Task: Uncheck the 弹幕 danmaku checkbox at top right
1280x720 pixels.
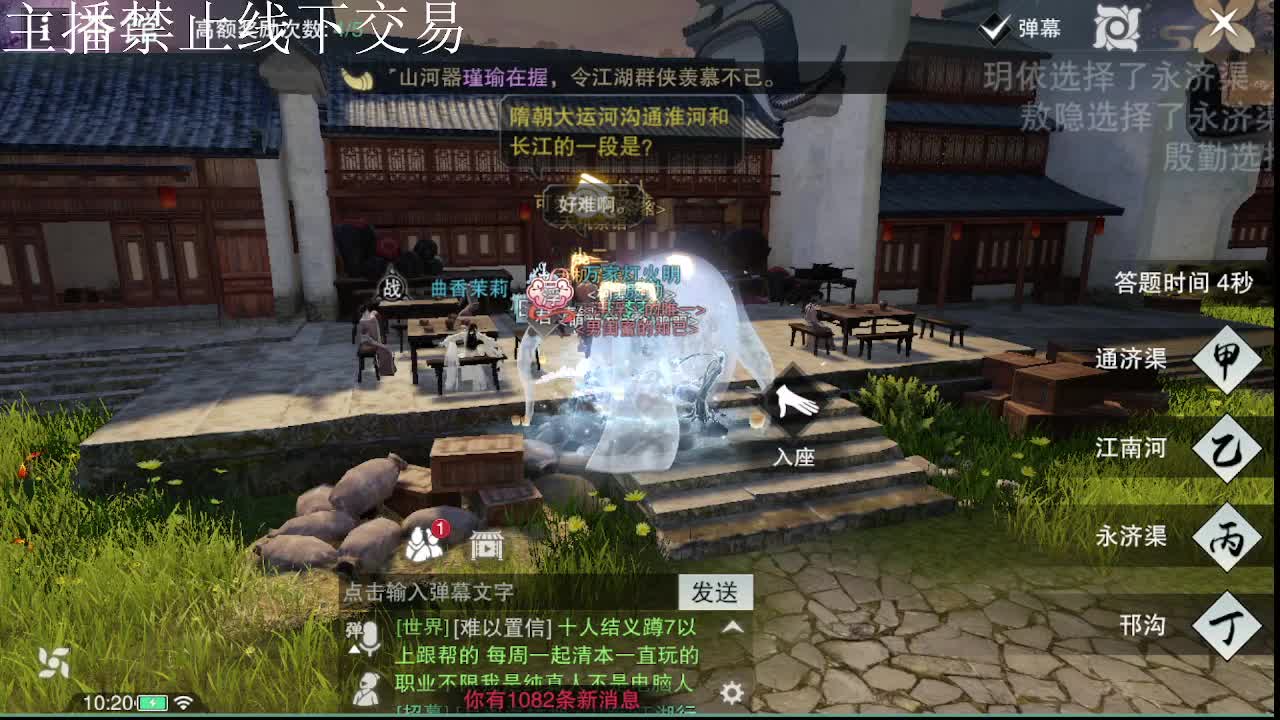Action: click(x=994, y=29)
